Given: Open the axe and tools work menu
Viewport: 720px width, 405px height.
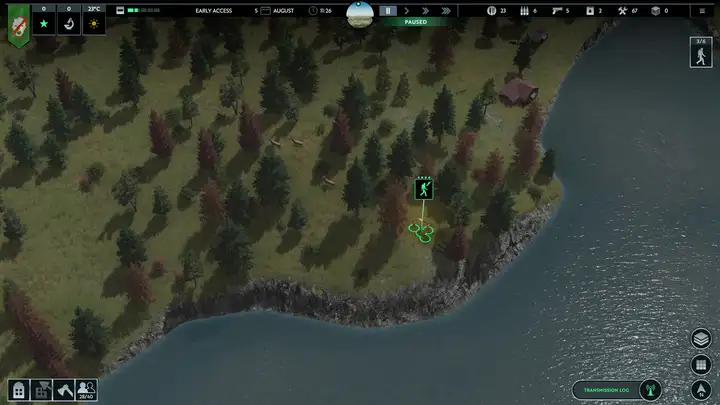Looking at the screenshot, I should [64, 390].
